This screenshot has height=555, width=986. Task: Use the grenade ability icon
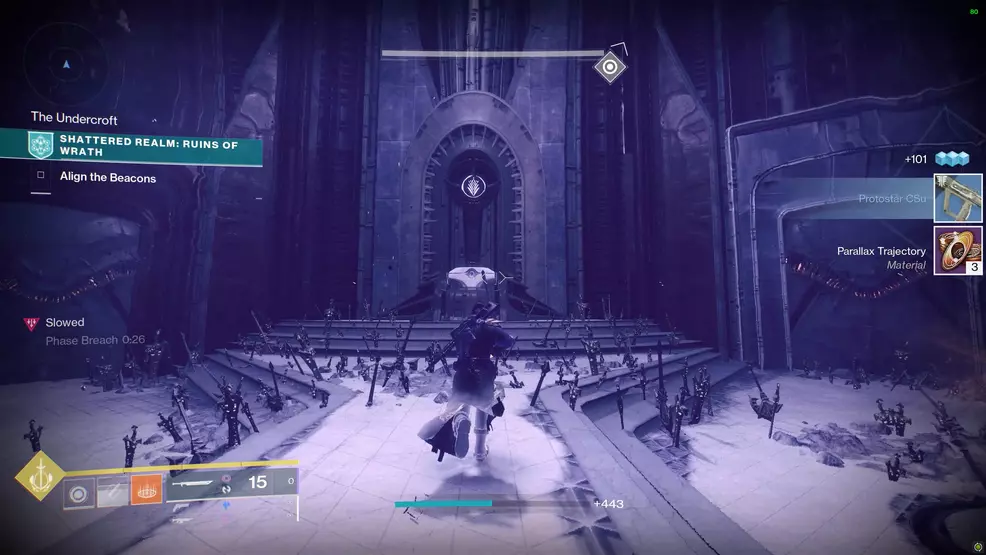click(79, 492)
